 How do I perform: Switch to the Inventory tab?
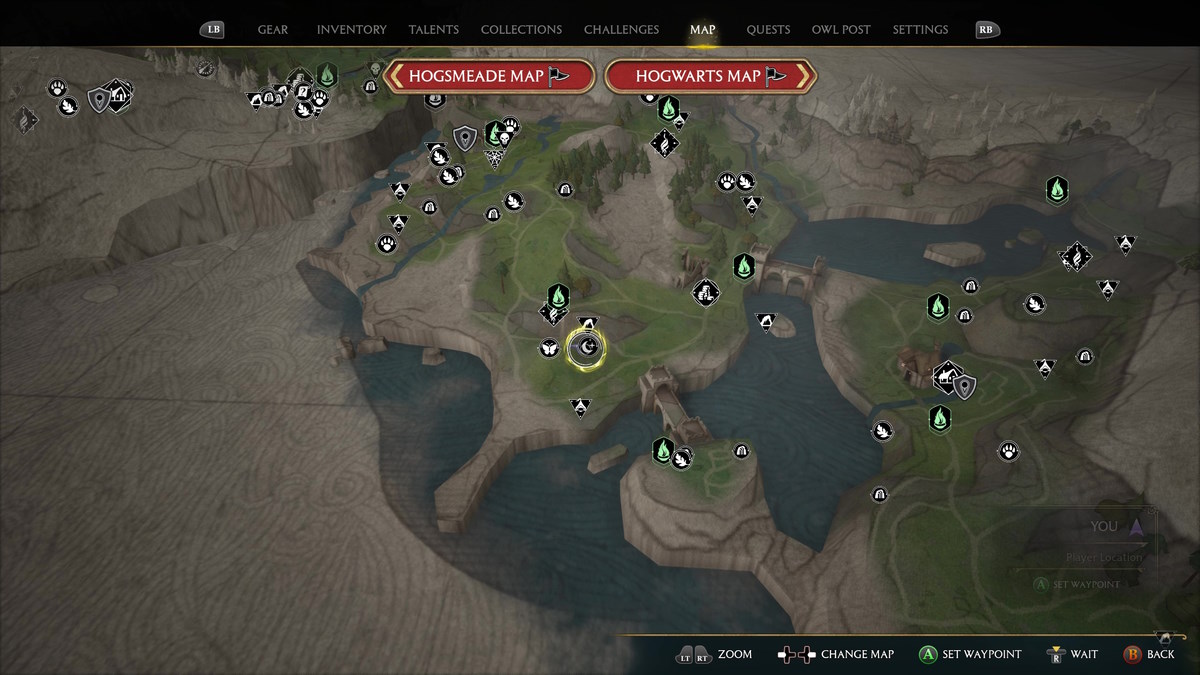[351, 30]
